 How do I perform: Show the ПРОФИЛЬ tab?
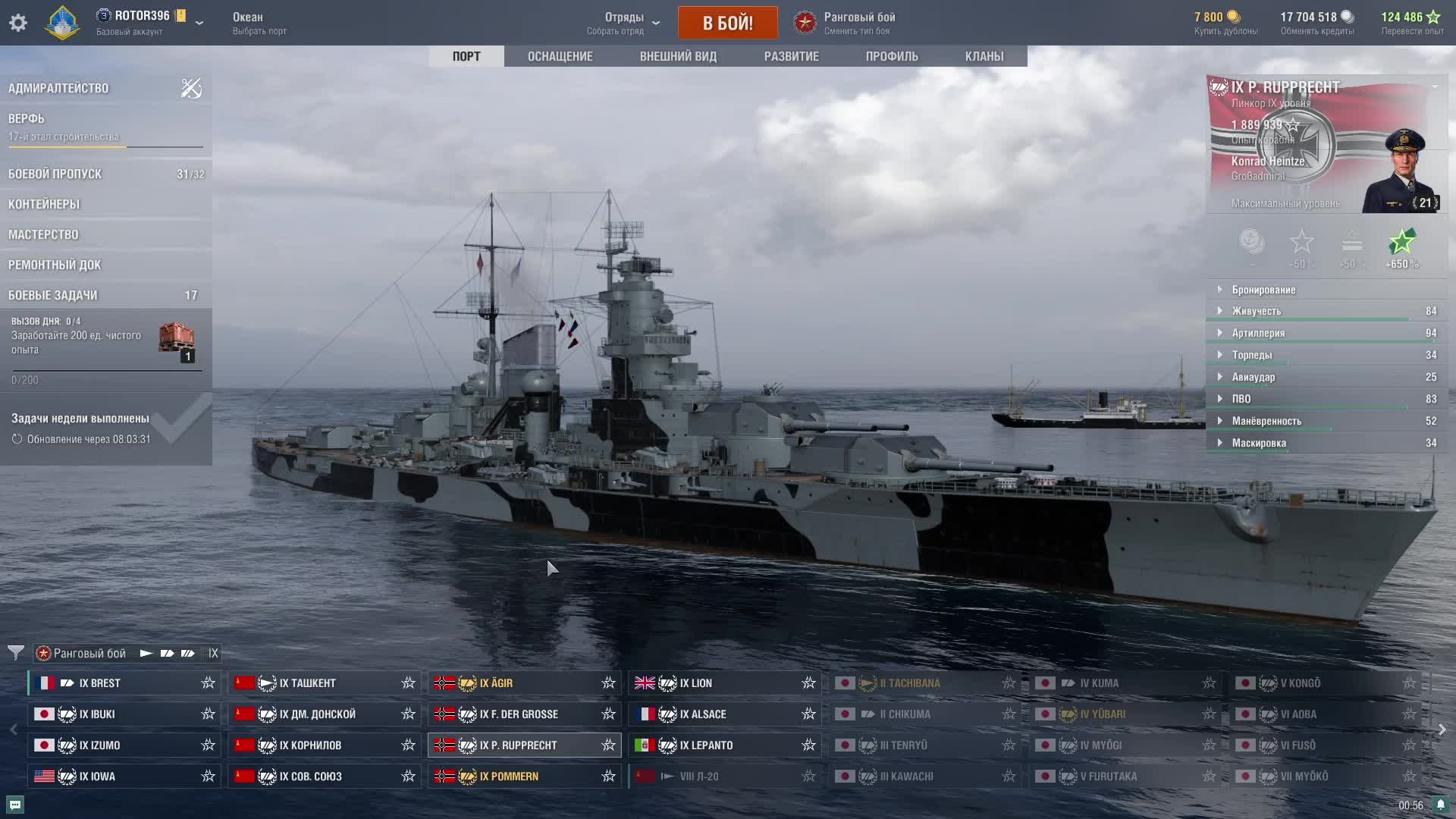pyautogui.click(x=892, y=56)
